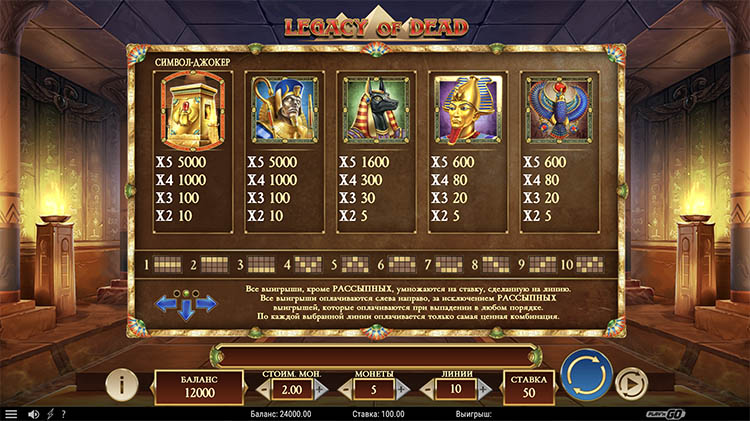Go to the next paytable page
This screenshot has height=421, width=750.
click(x=206, y=304)
